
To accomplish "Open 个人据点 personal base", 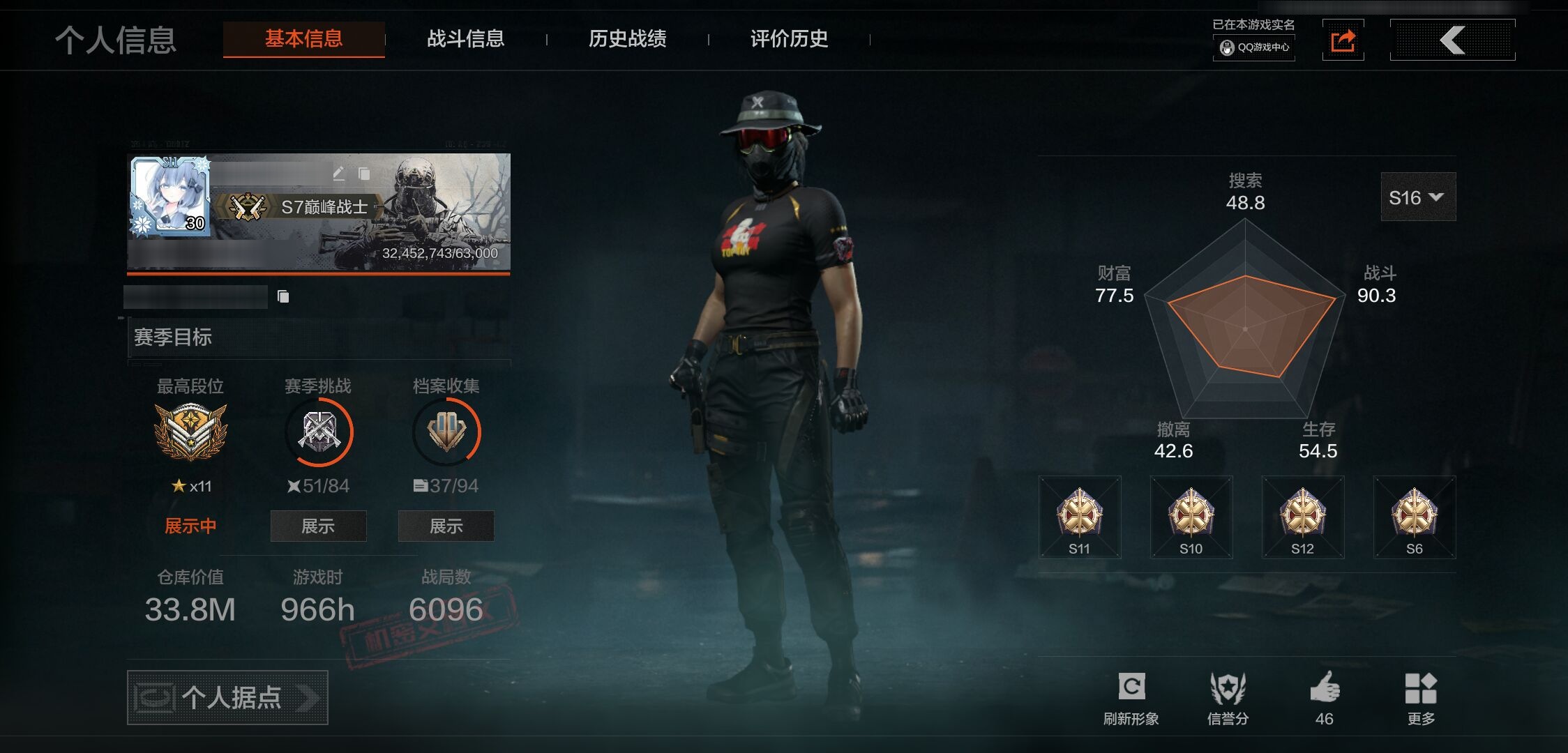I will [x=227, y=697].
